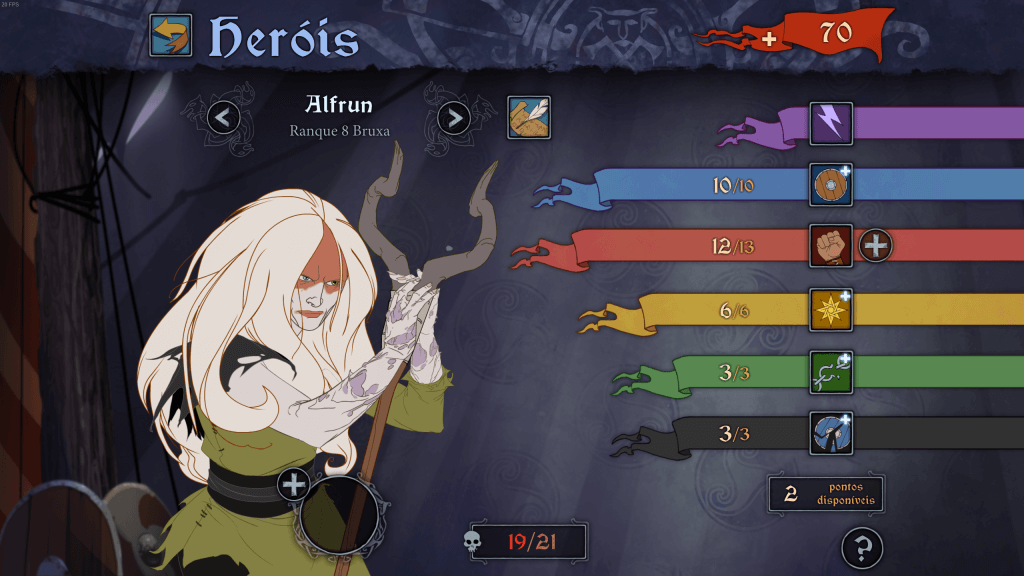This screenshot has height=576, width=1024.
Task: Add a point to strength
Action: (875, 245)
